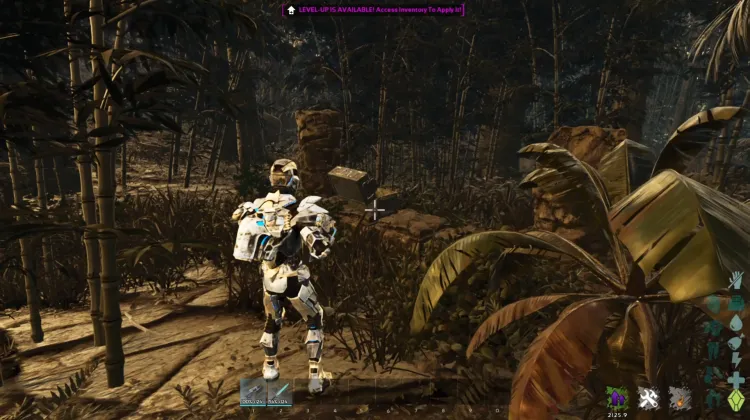The width and height of the screenshot is (750, 420).
Task: Select the gun item in hotbar slot one
Action: (x=253, y=393)
